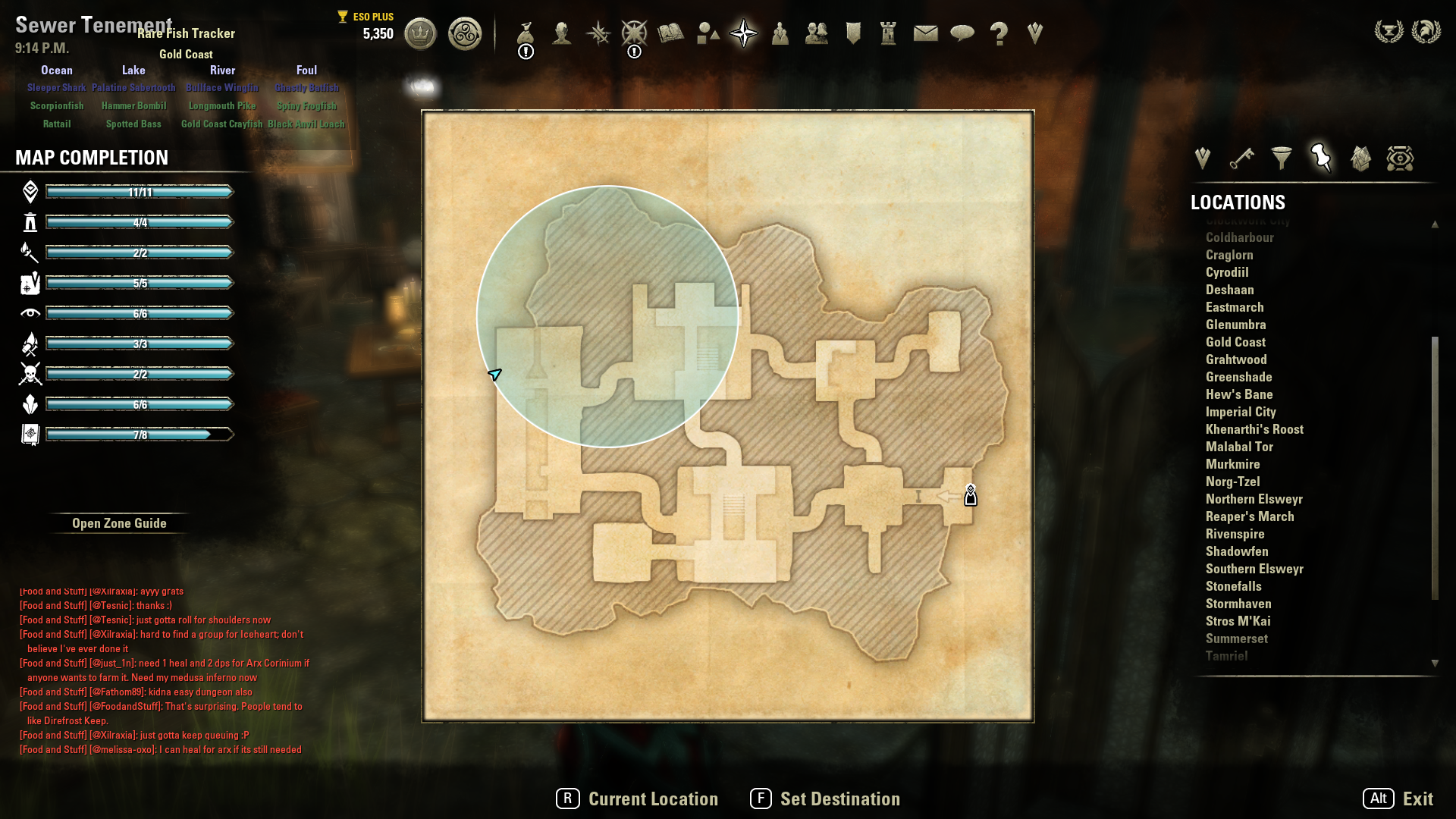Switch to the map key tab
The width and height of the screenshot is (1456, 819).
(1242, 158)
